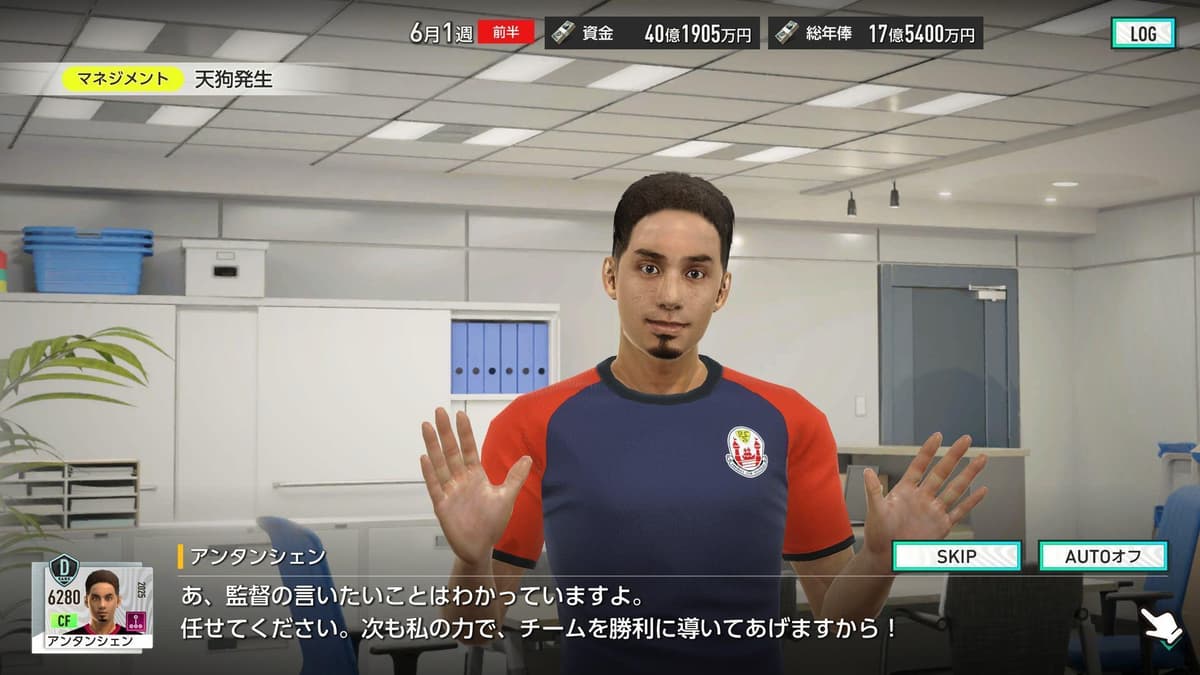Skip the conversation with SKIP
Screen dimensions: 1200x675
point(956,556)
